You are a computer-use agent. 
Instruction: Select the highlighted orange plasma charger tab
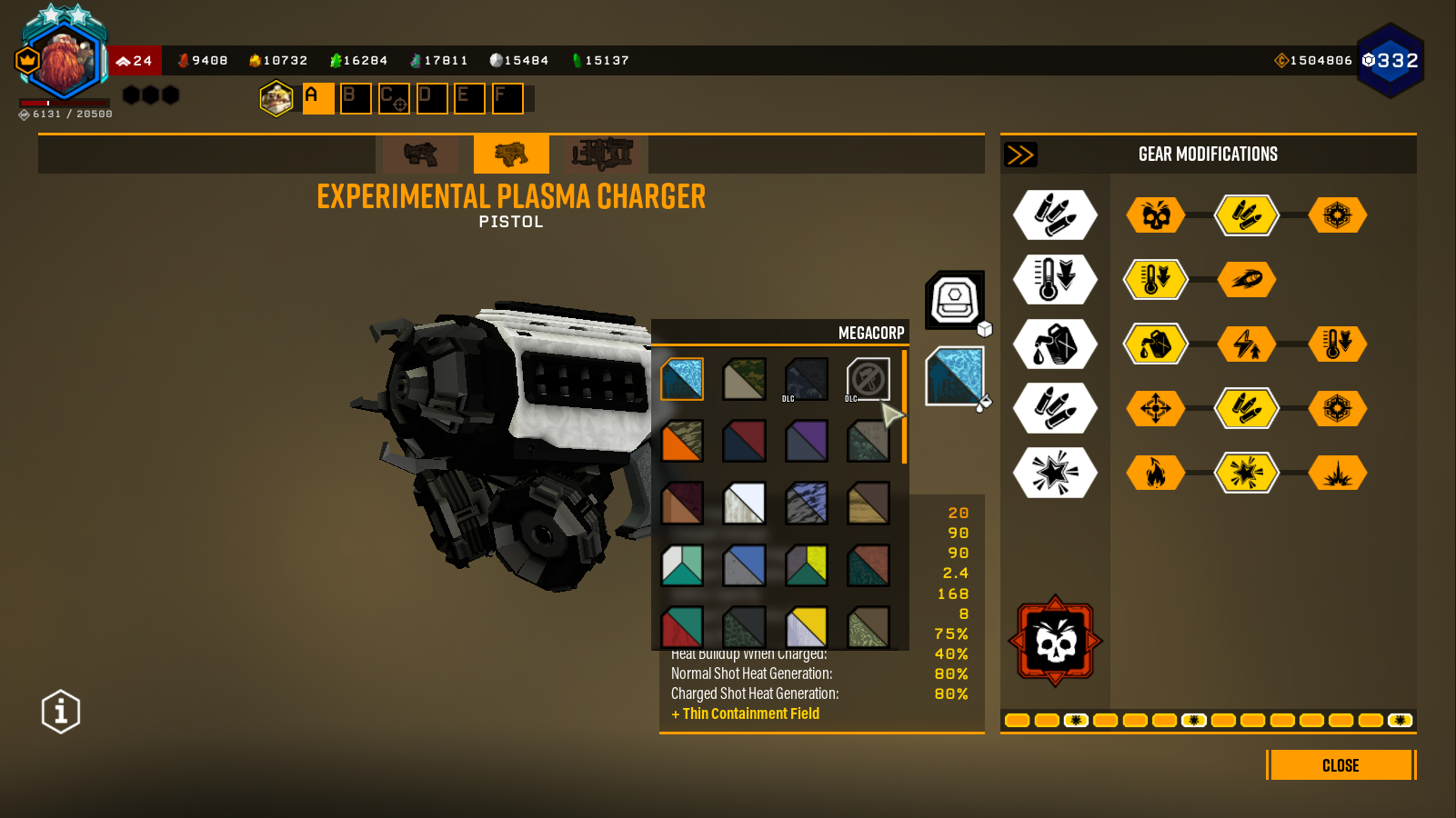click(x=511, y=155)
